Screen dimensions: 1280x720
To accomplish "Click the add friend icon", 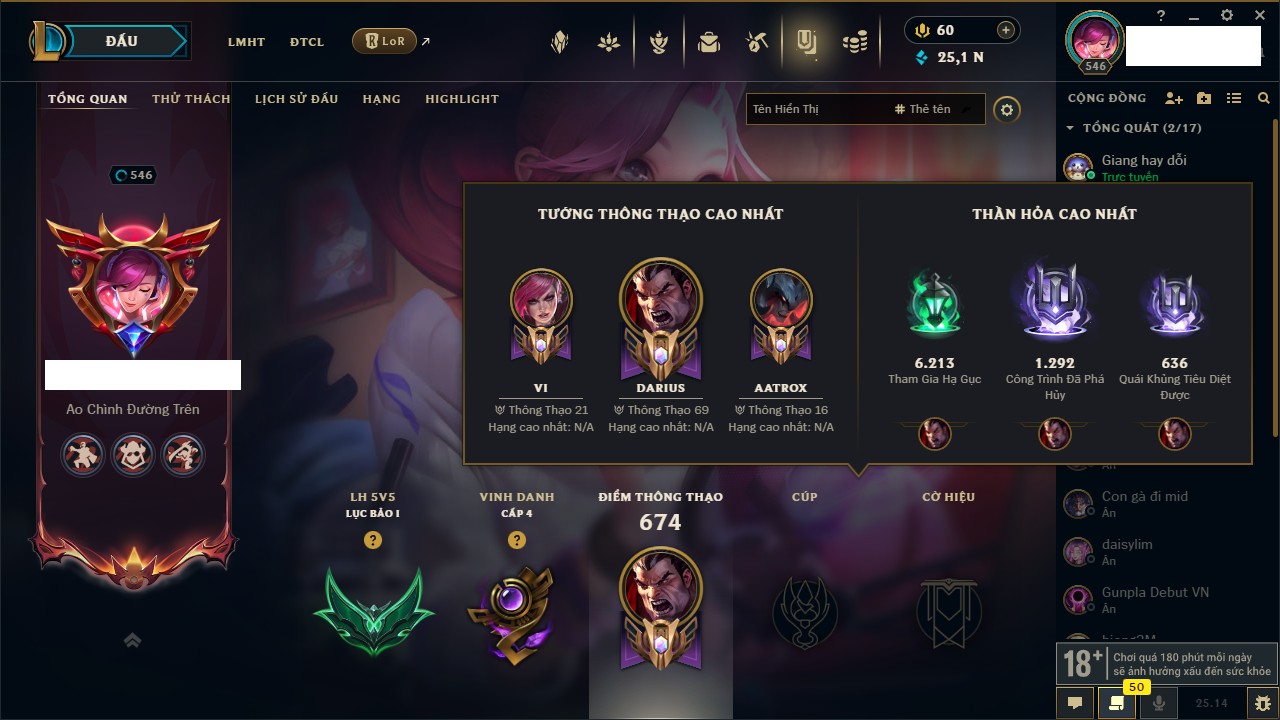I will tap(1174, 98).
